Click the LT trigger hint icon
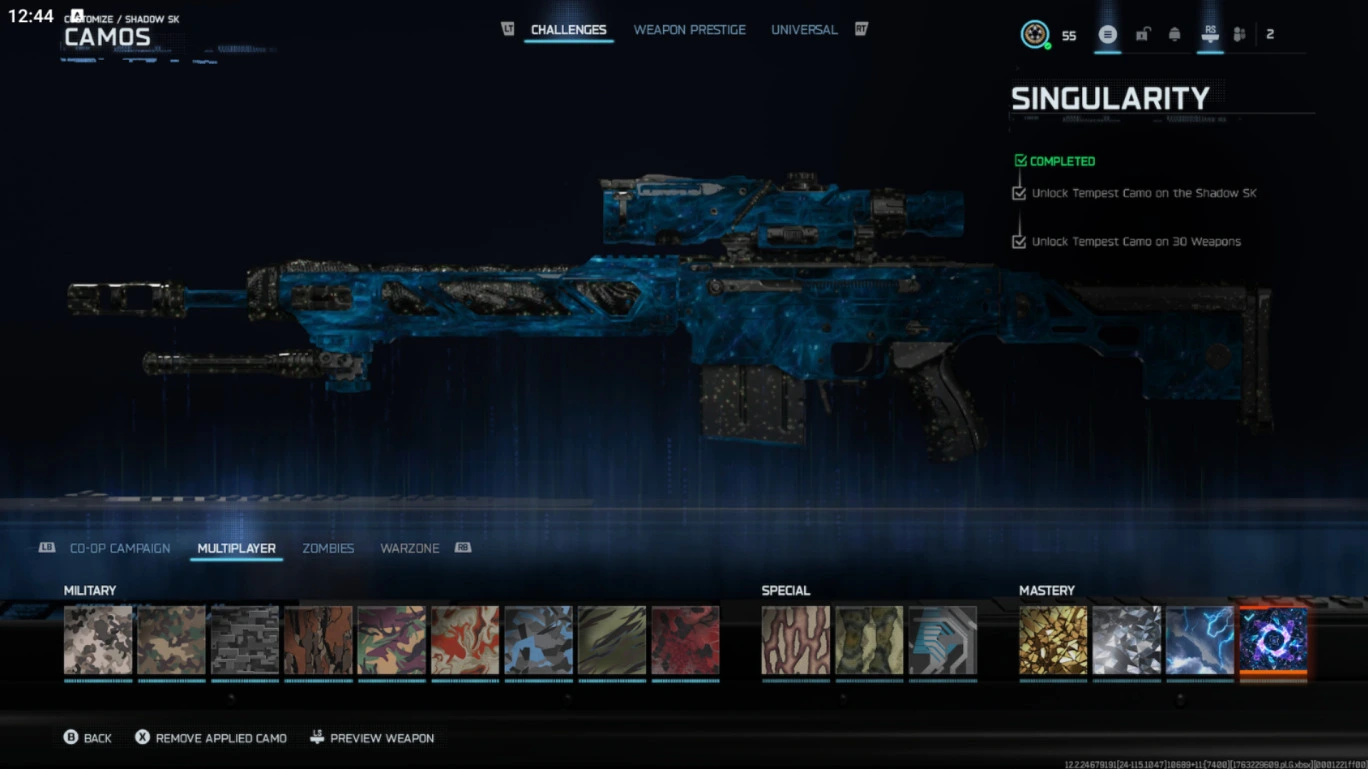This screenshot has width=1368, height=769. (508, 29)
